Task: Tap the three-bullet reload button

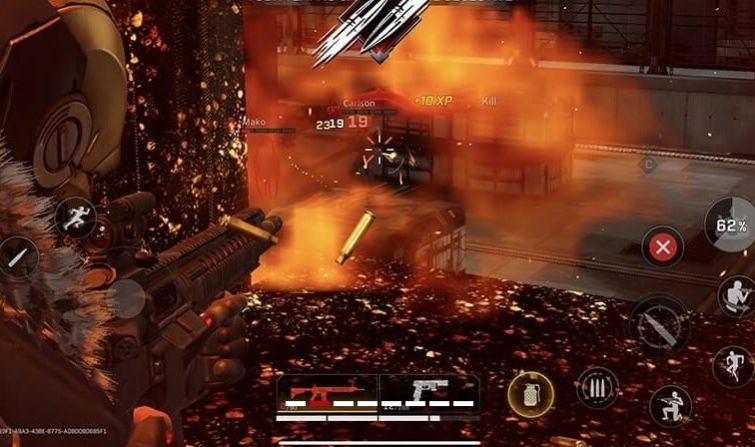Action: pyautogui.click(x=596, y=388)
